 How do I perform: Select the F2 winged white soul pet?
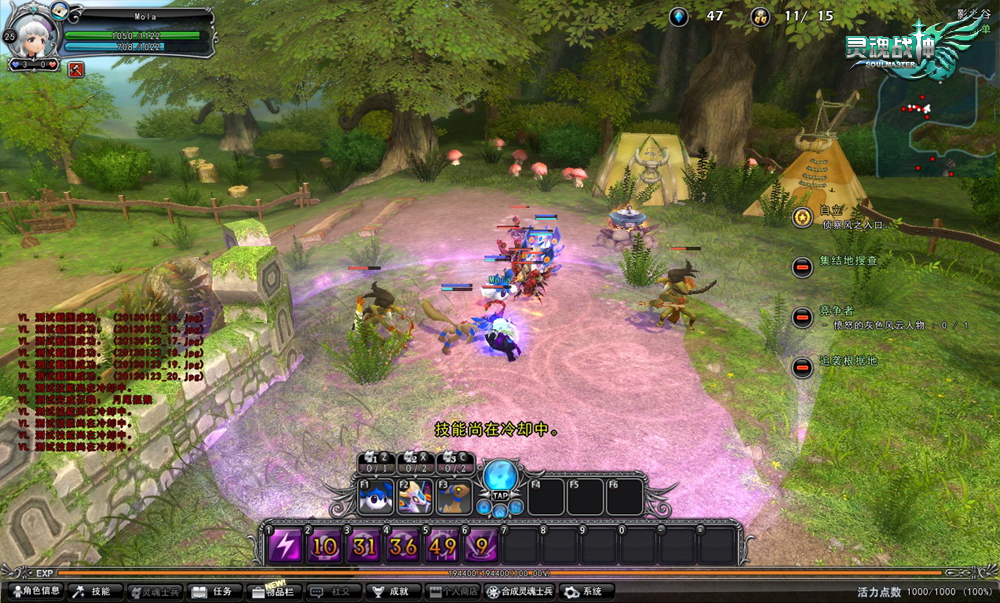pos(415,497)
